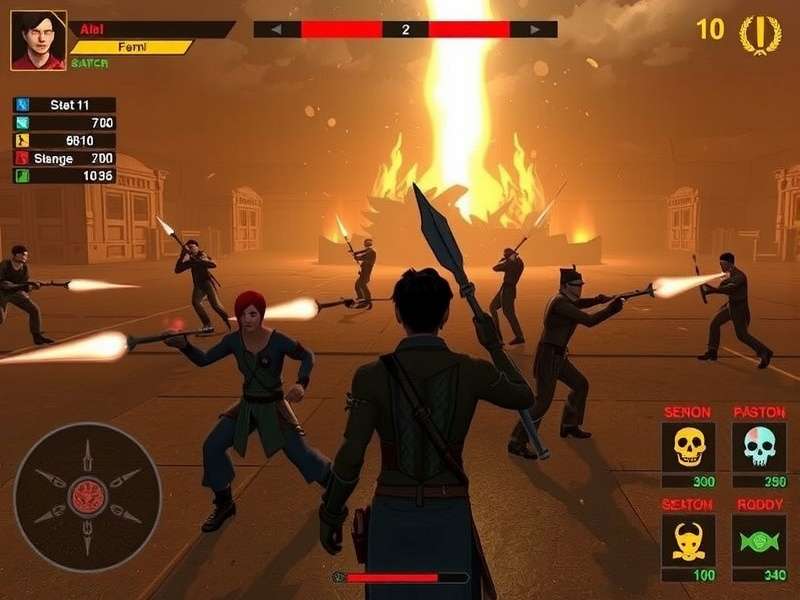Select the Stet 11 stat row
The image size is (800, 600).
click(x=65, y=105)
